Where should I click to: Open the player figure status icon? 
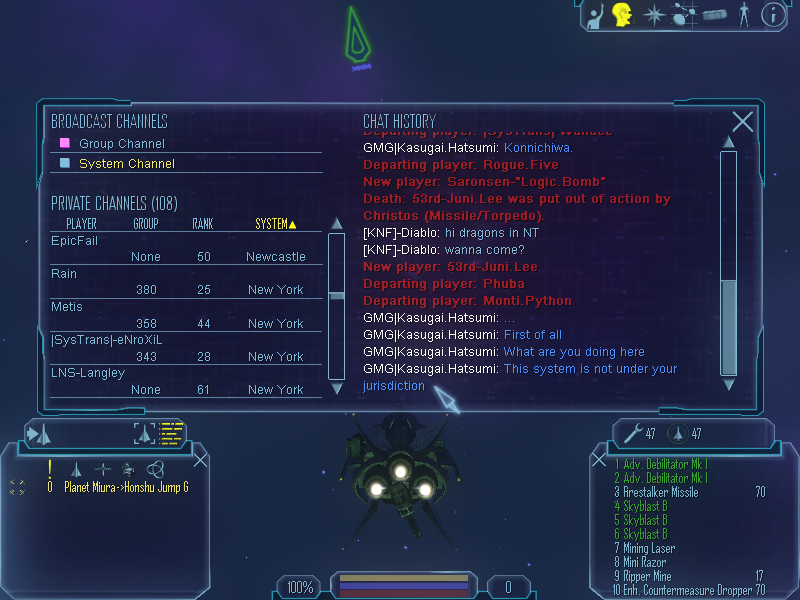pos(743,15)
